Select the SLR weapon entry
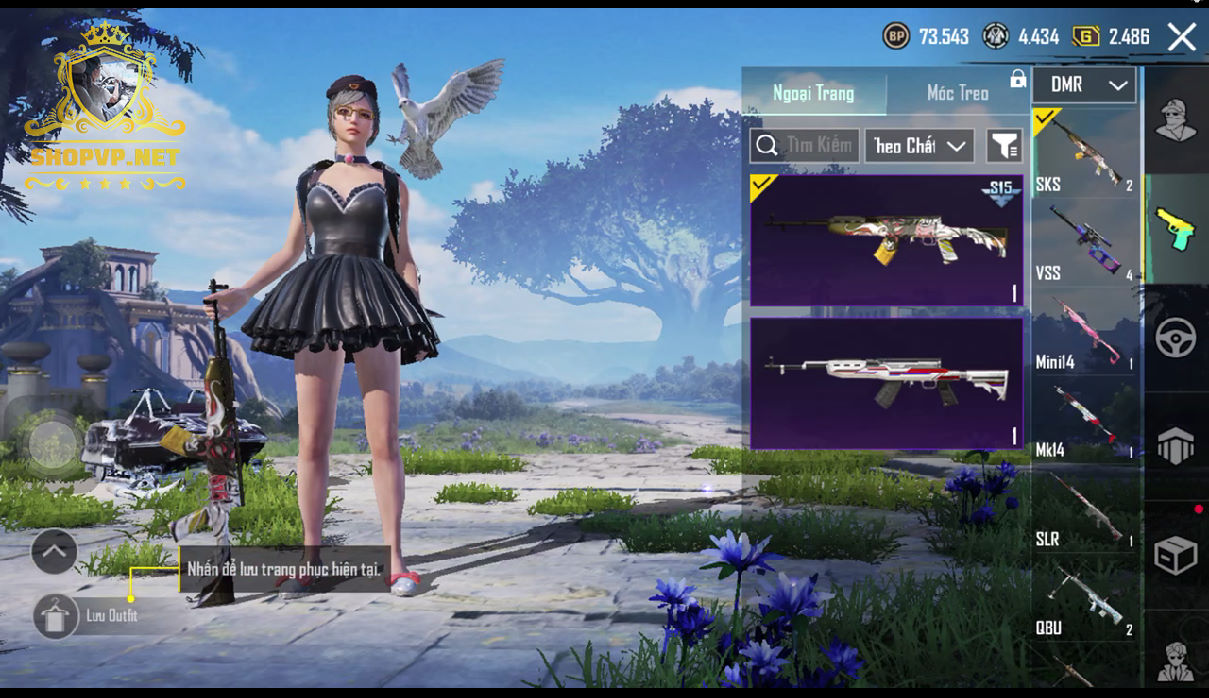Image resolution: width=1209 pixels, height=698 pixels. (1085, 509)
